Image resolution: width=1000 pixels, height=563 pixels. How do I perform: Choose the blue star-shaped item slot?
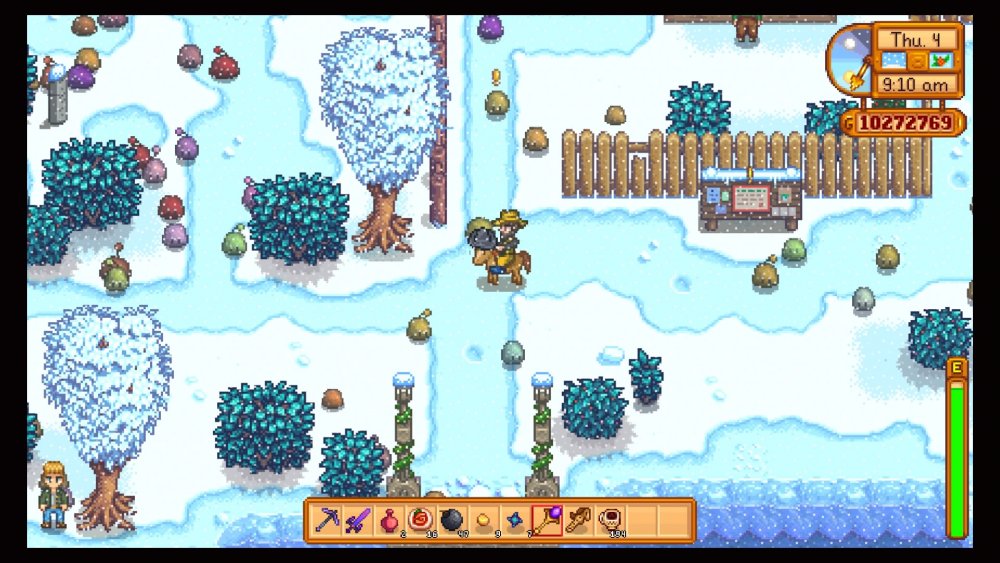(x=514, y=520)
